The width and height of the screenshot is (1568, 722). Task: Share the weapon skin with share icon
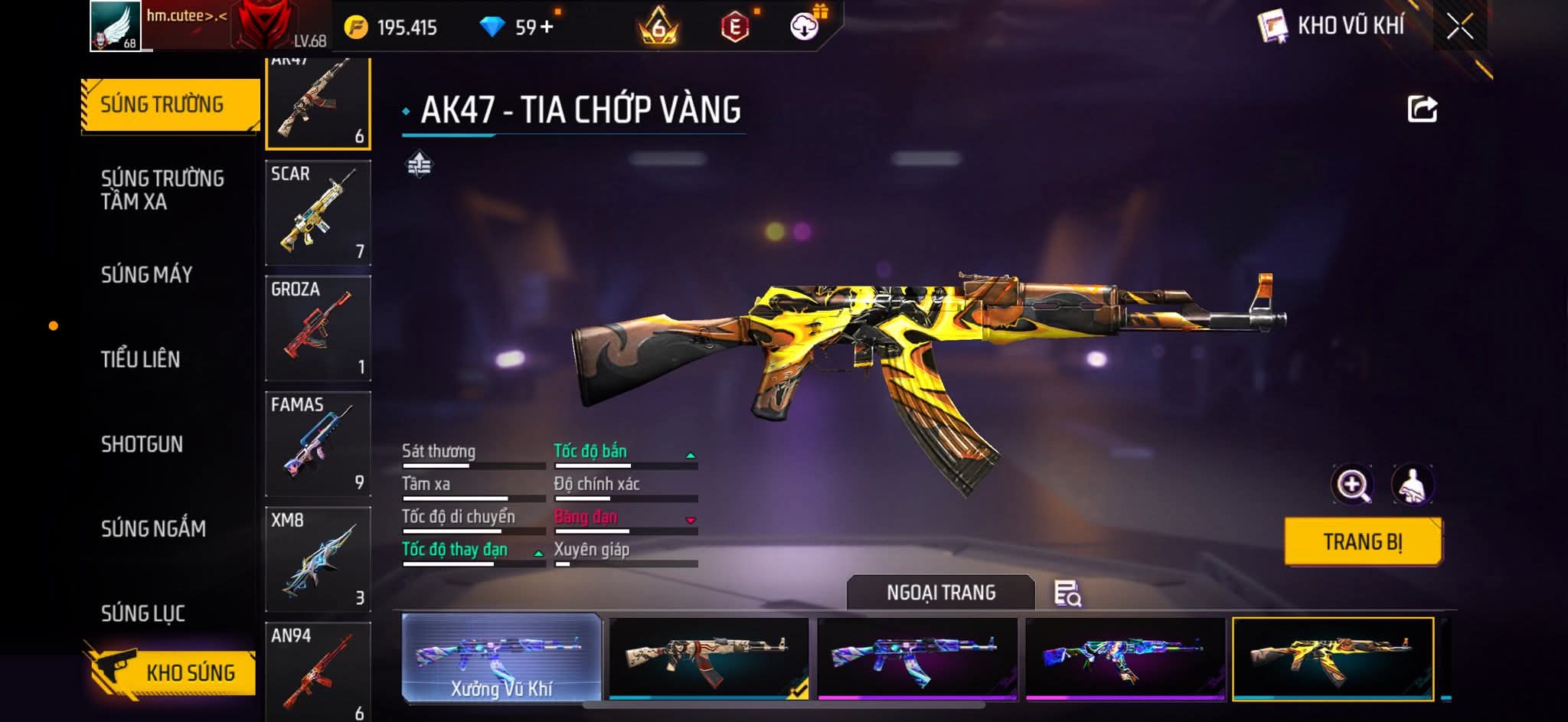(x=1422, y=109)
